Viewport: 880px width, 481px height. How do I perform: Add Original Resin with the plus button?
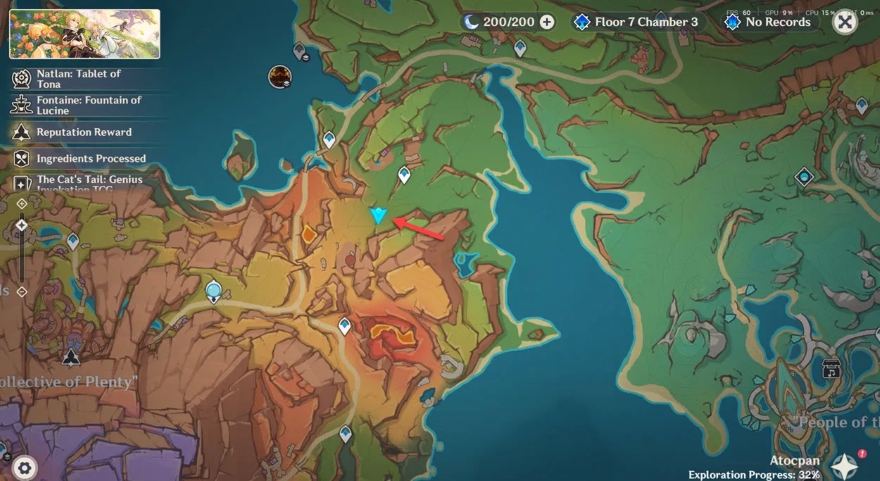click(x=546, y=22)
